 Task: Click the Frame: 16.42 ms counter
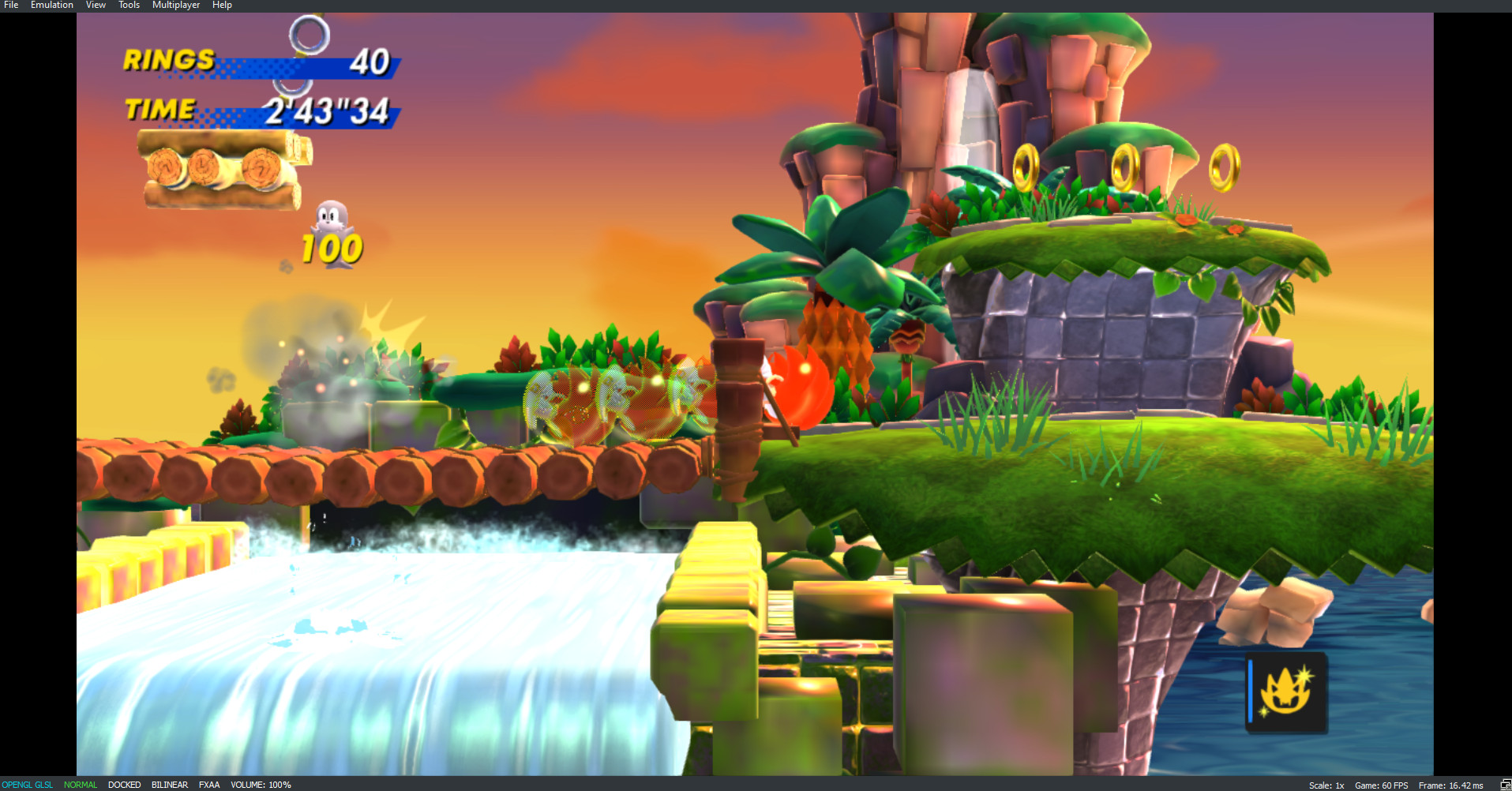(1451, 784)
